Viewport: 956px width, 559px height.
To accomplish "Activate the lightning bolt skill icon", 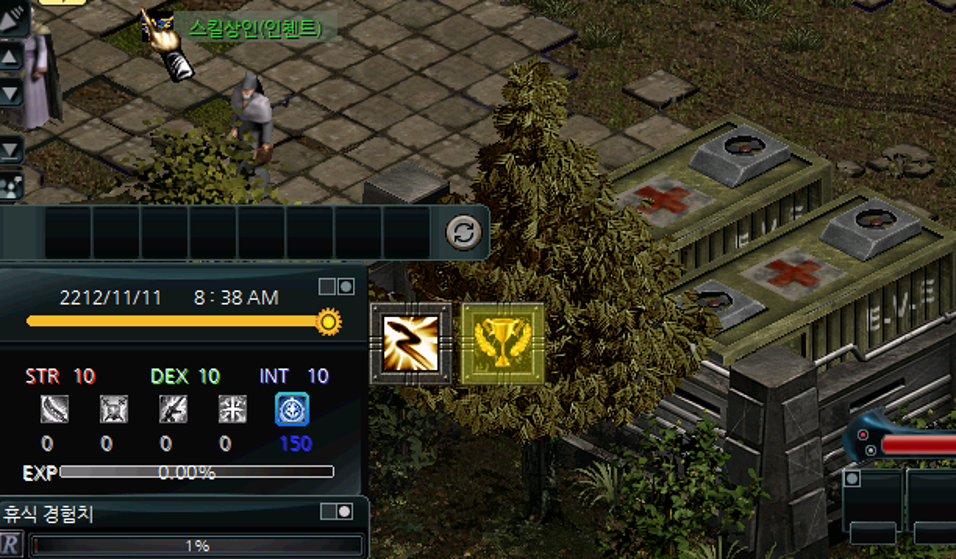I will pos(411,343).
